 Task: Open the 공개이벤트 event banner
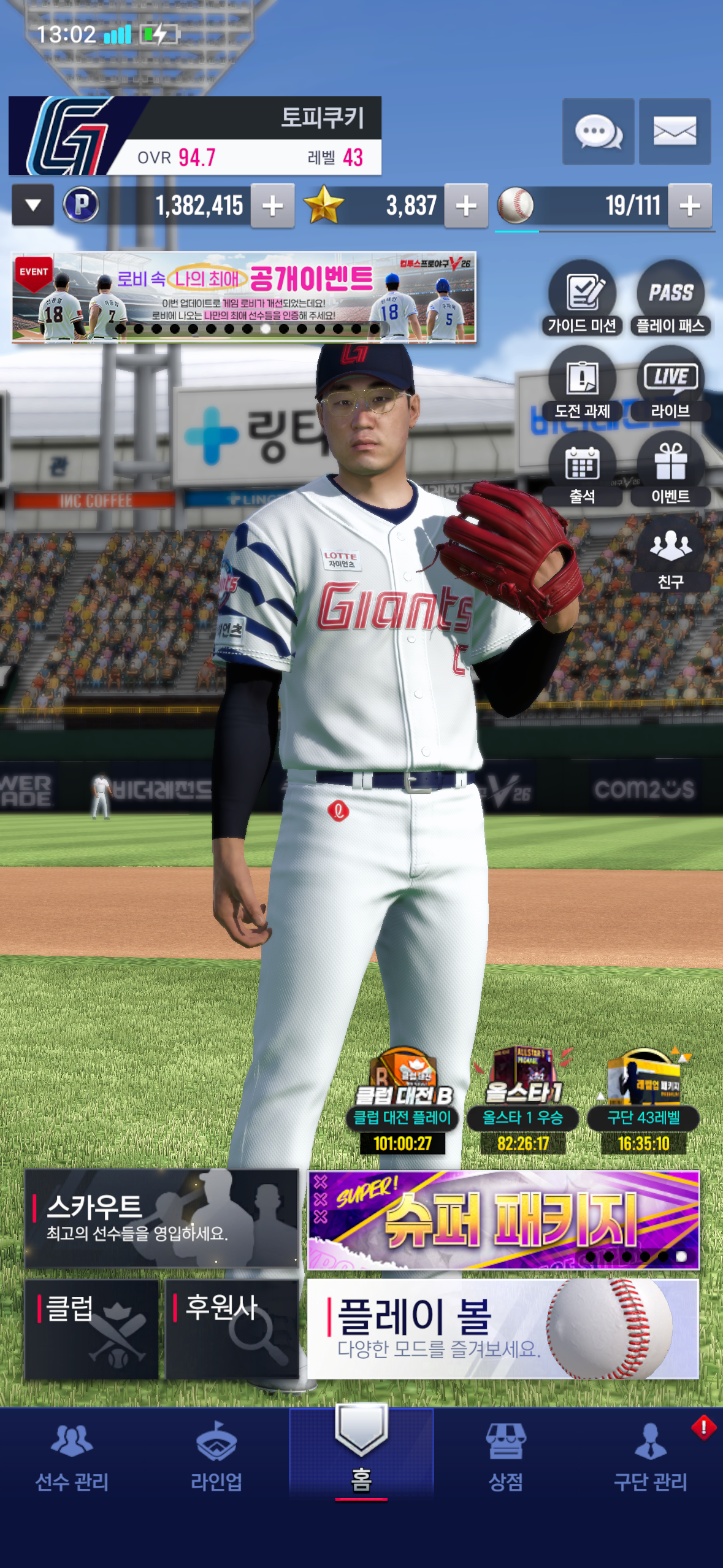tap(244, 297)
